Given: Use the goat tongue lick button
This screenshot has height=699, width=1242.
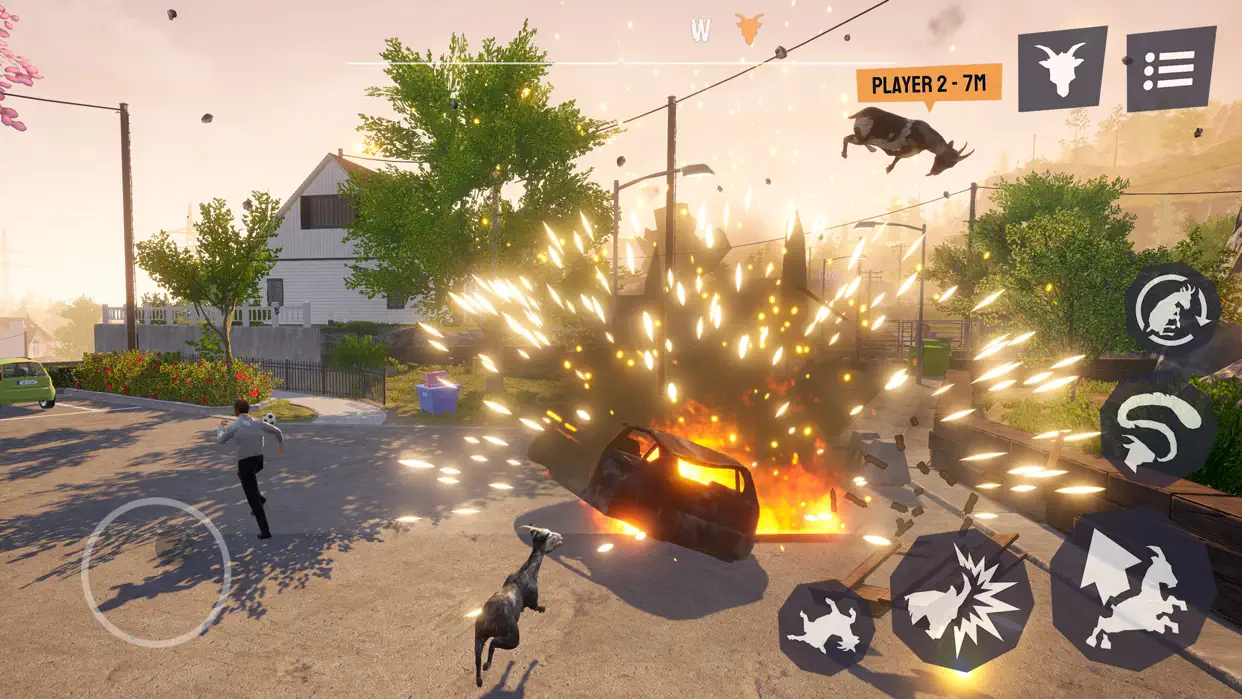Looking at the screenshot, I should coord(1157,425).
